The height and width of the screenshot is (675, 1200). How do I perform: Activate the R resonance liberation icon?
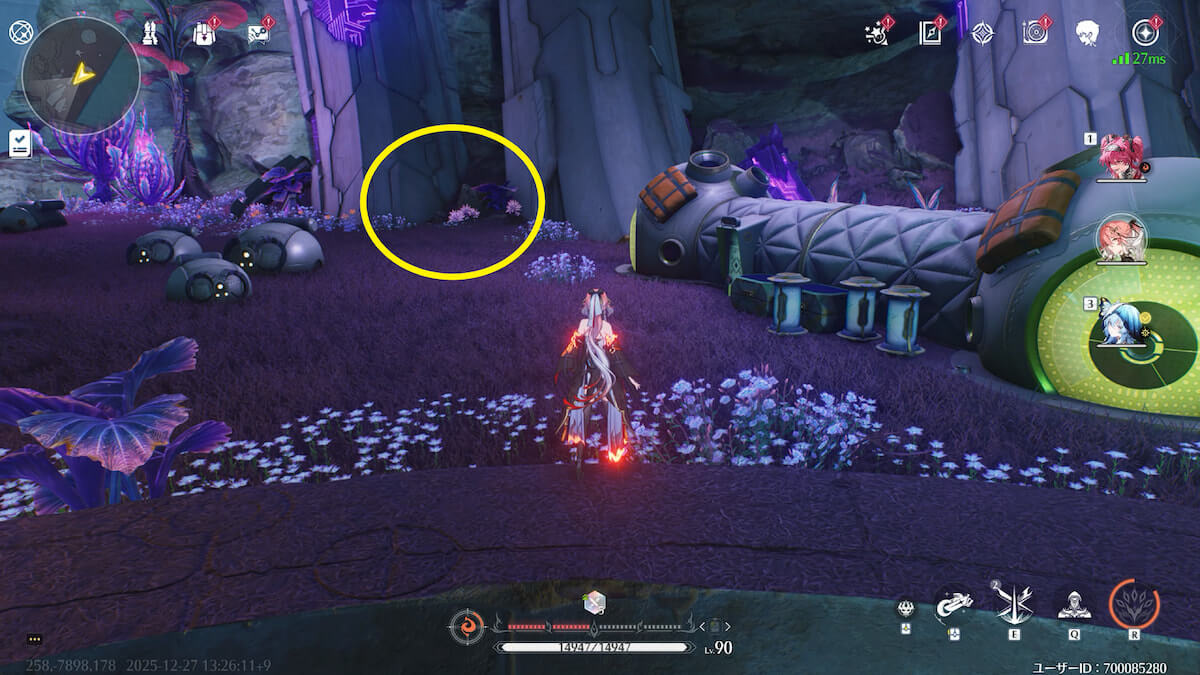click(1134, 604)
